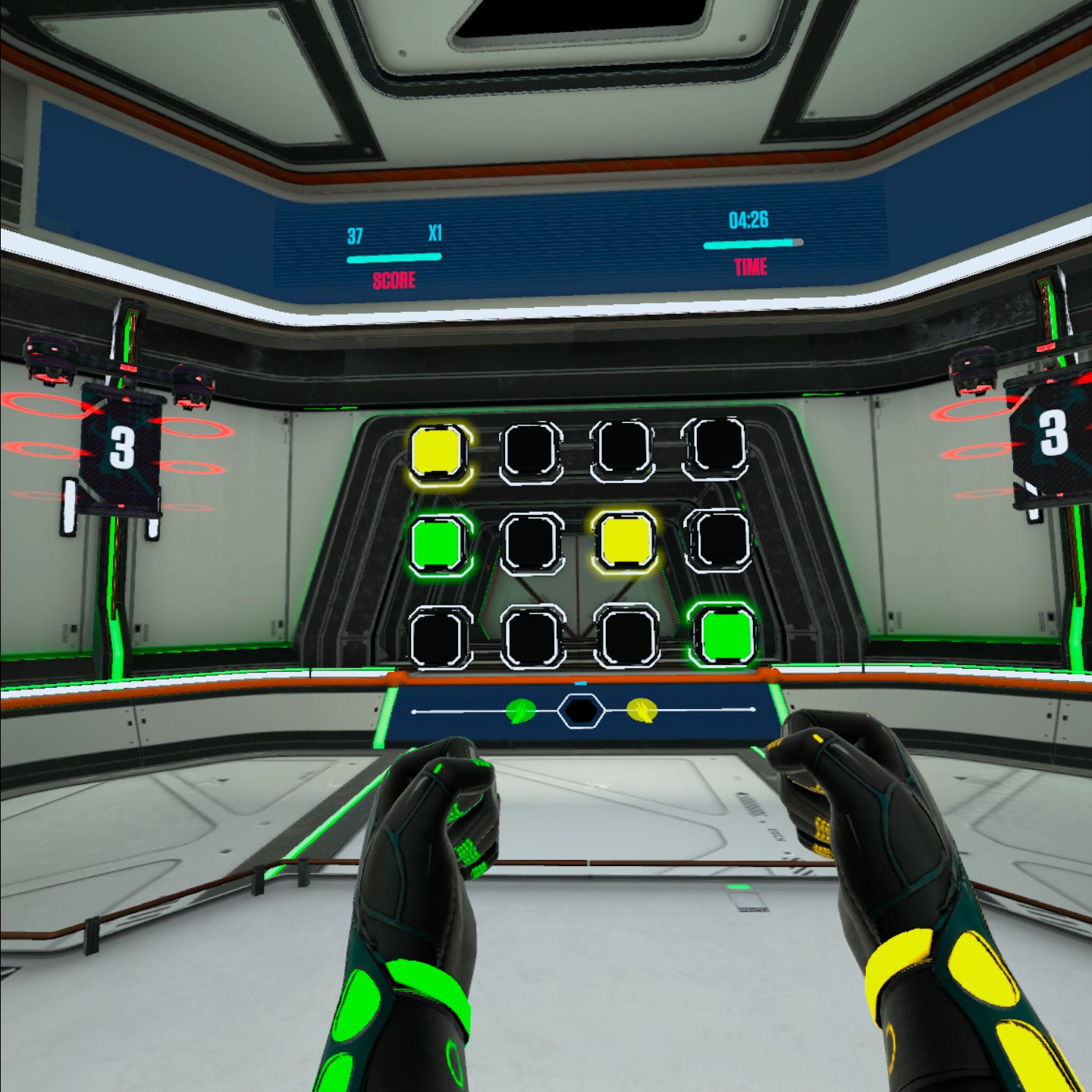Select the green hand icon on the lower panel
This screenshot has height=1092, width=1092.
(522, 710)
